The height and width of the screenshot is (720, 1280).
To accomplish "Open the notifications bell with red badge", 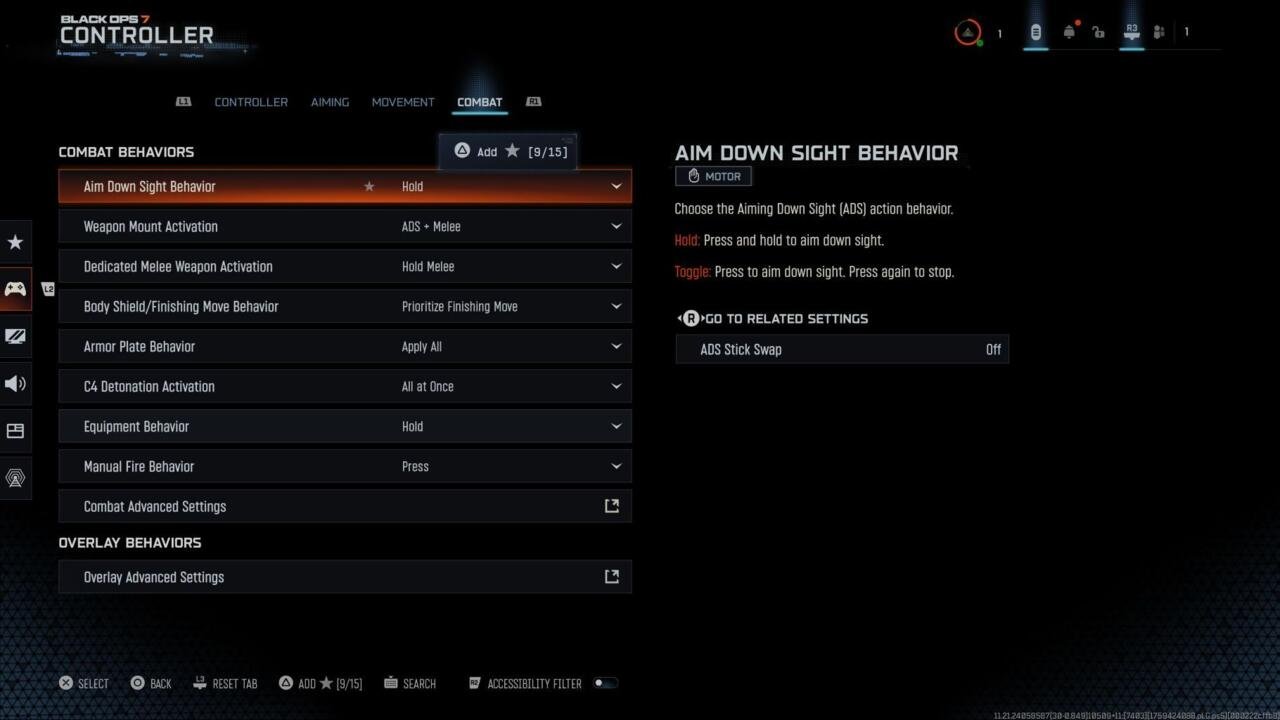I will [1069, 32].
